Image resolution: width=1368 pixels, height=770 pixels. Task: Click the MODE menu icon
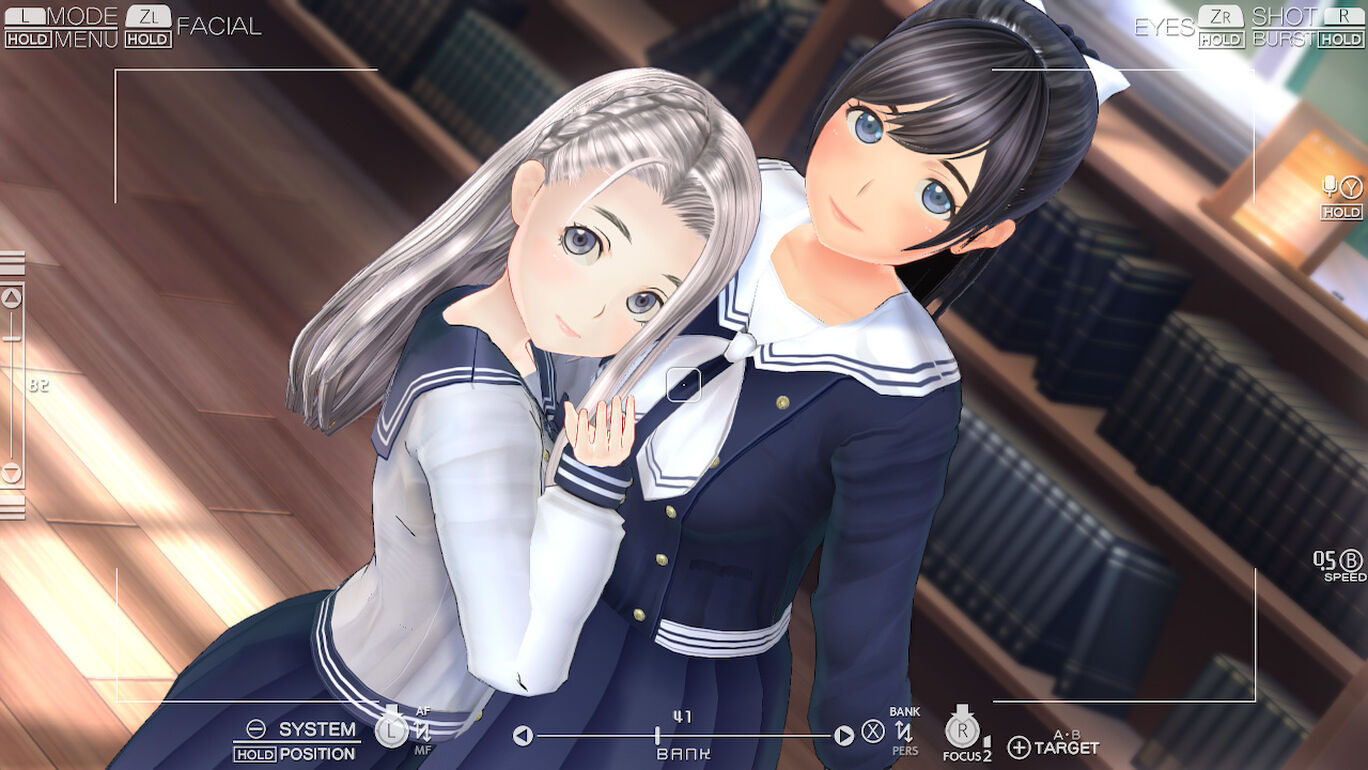click(84, 15)
